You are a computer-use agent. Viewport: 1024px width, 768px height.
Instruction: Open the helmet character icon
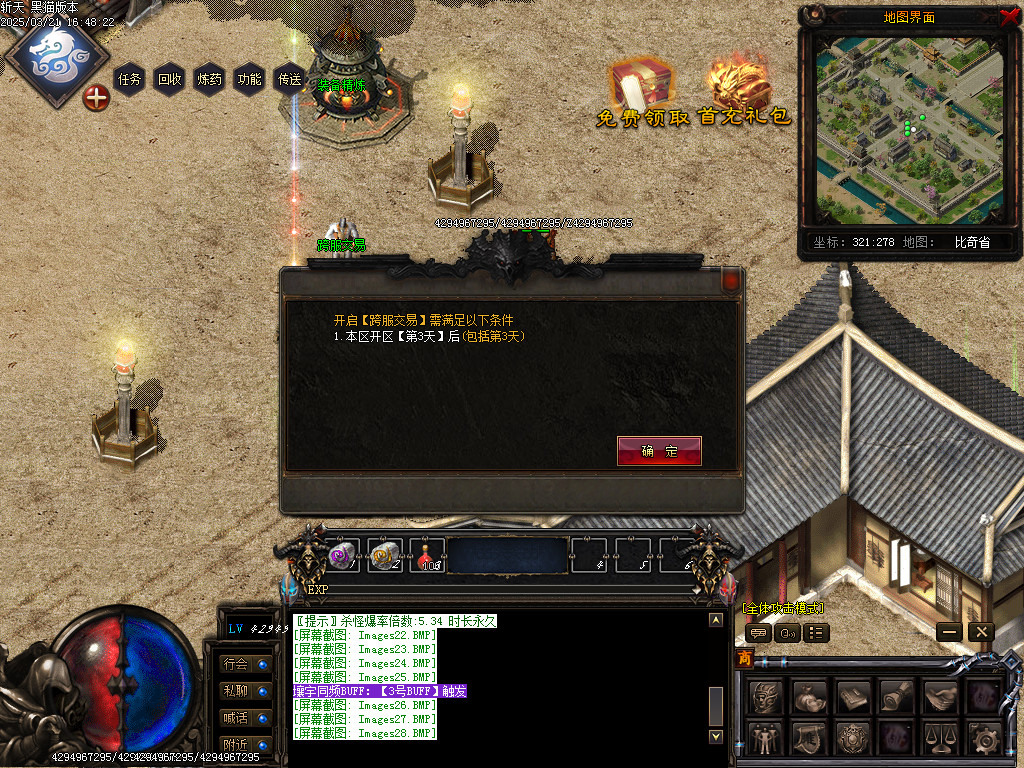click(765, 696)
